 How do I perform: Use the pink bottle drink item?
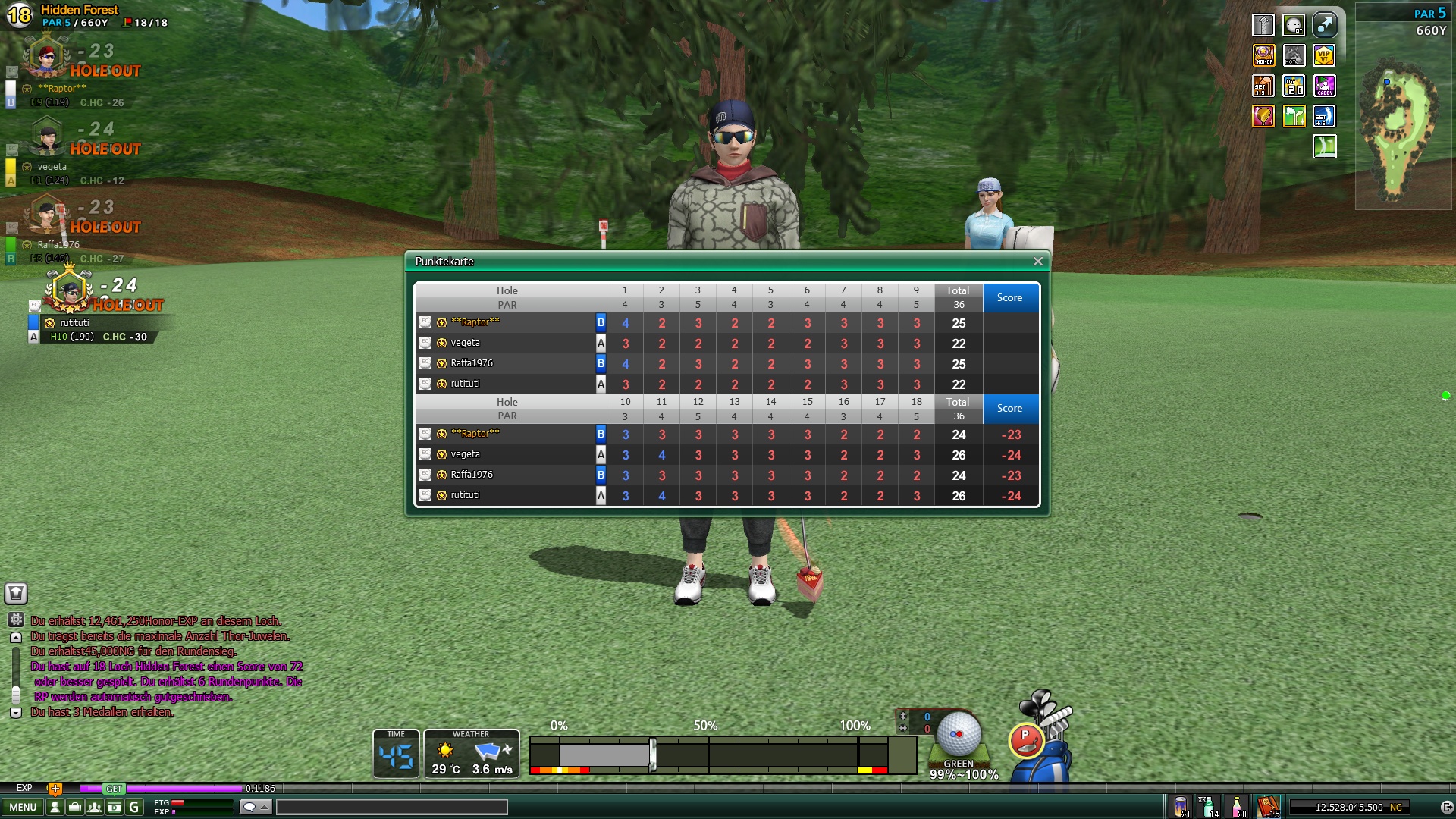tap(1236, 806)
